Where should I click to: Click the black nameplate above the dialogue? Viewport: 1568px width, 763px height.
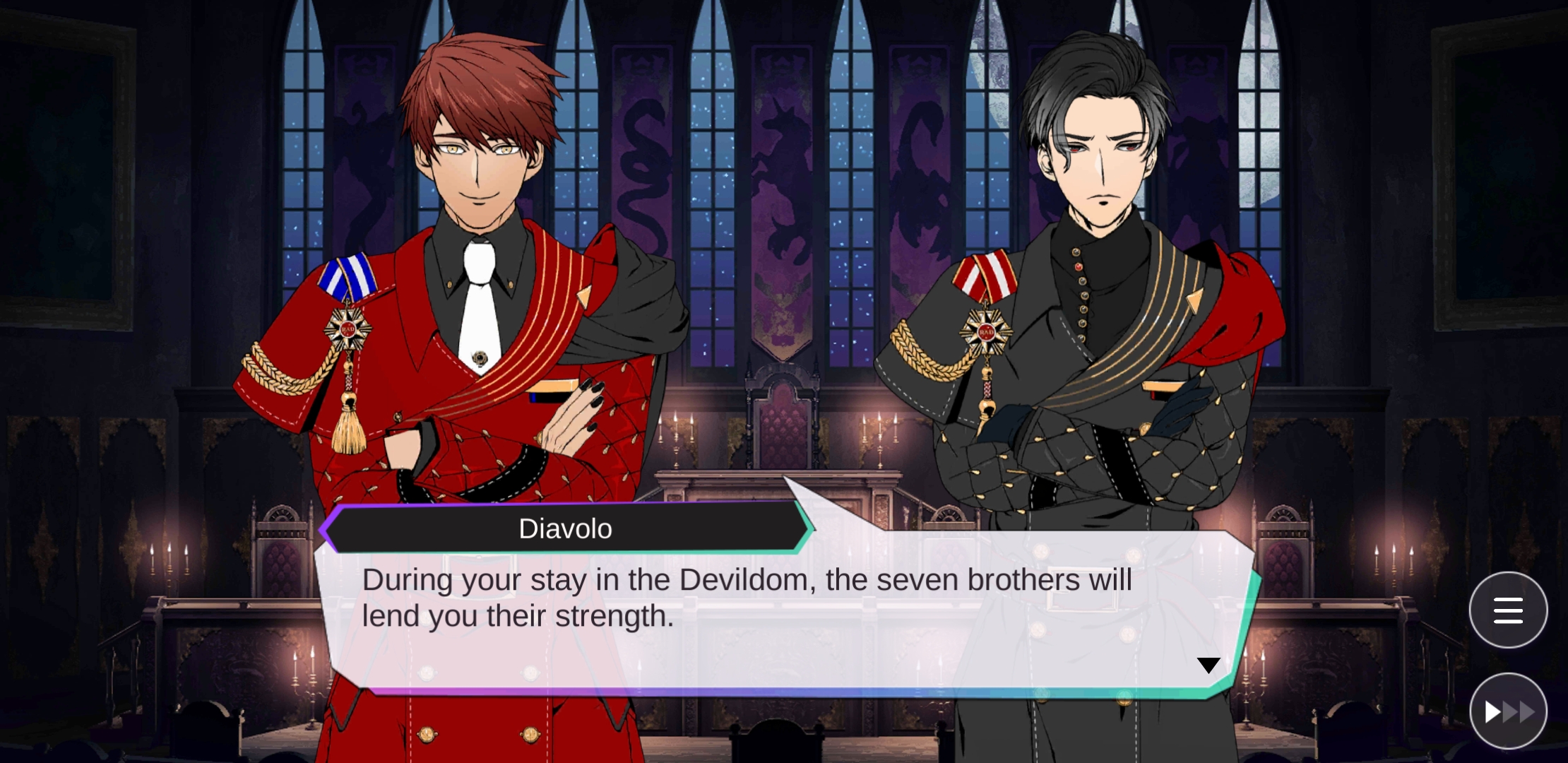point(565,528)
